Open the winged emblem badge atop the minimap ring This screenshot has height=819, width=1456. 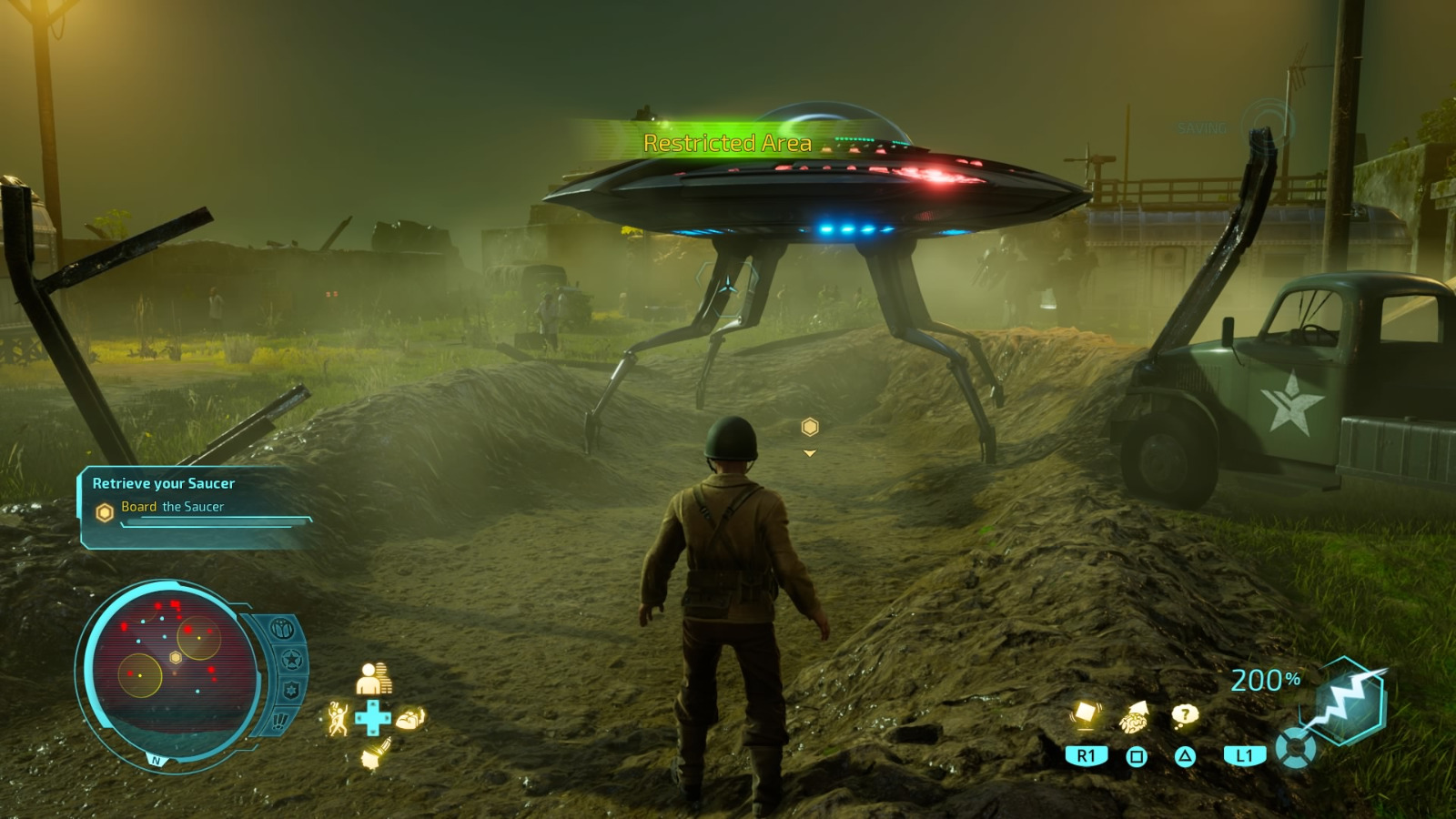280,630
